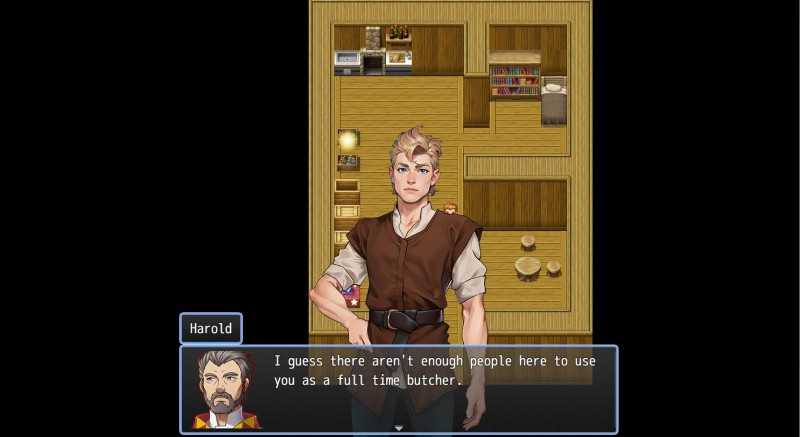
Task: Advance dialogue via the down arrow indicator
Action: point(398,428)
